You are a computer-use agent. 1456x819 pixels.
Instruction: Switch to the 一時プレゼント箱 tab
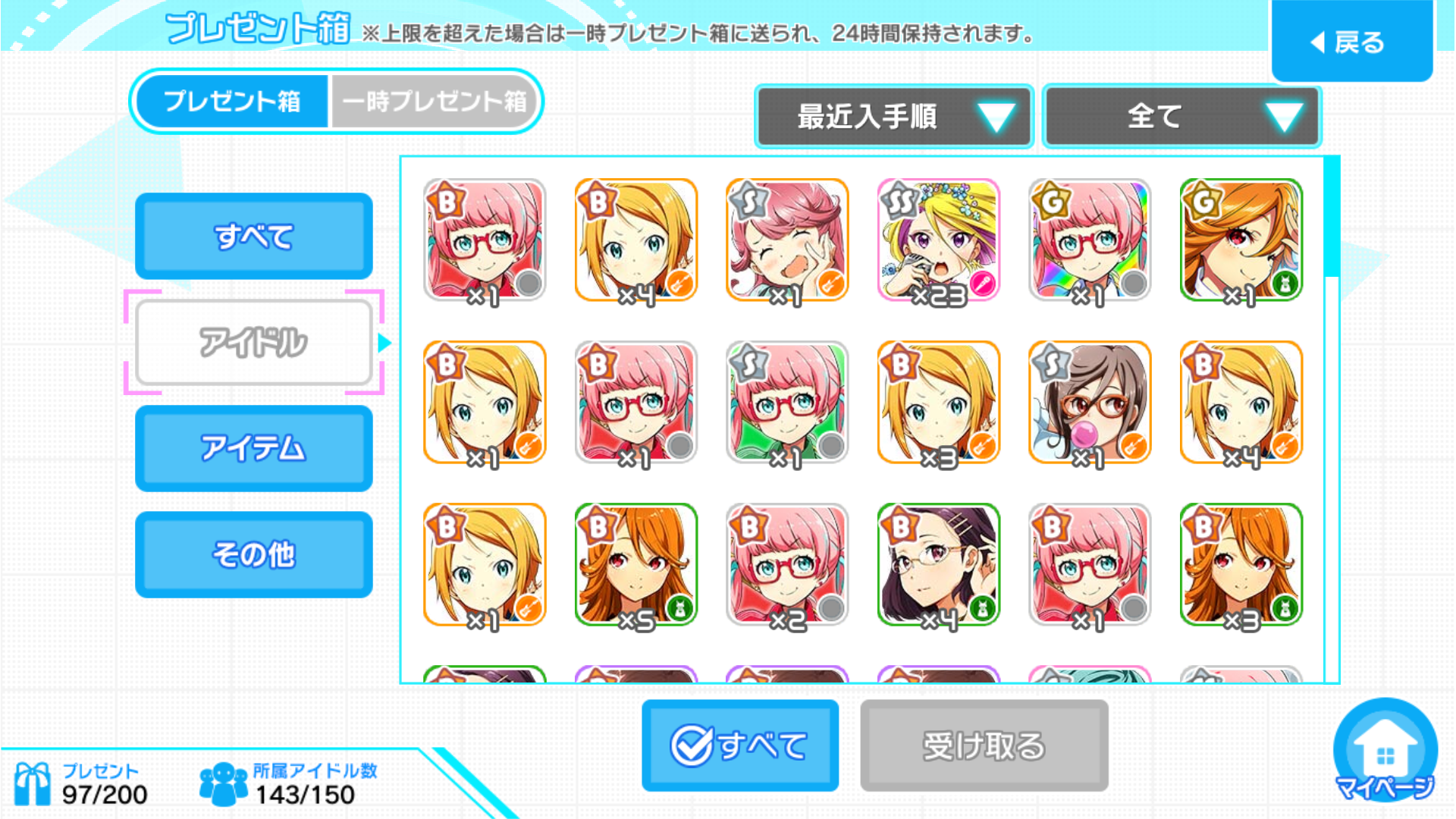[435, 101]
